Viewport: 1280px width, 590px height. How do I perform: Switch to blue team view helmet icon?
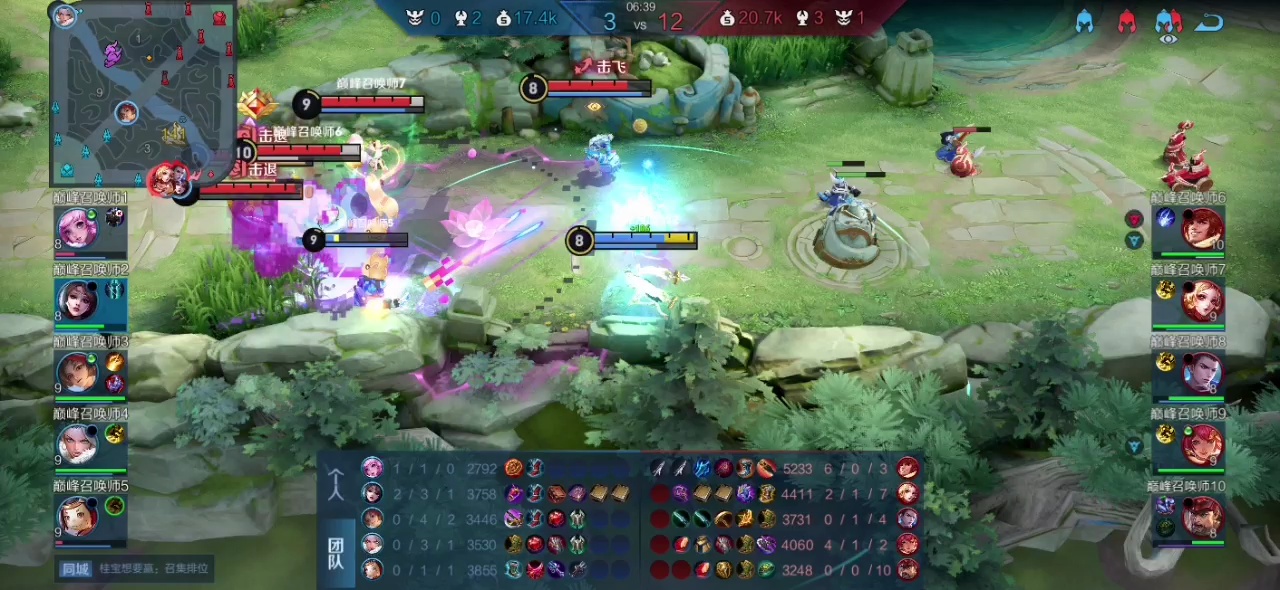1084,22
